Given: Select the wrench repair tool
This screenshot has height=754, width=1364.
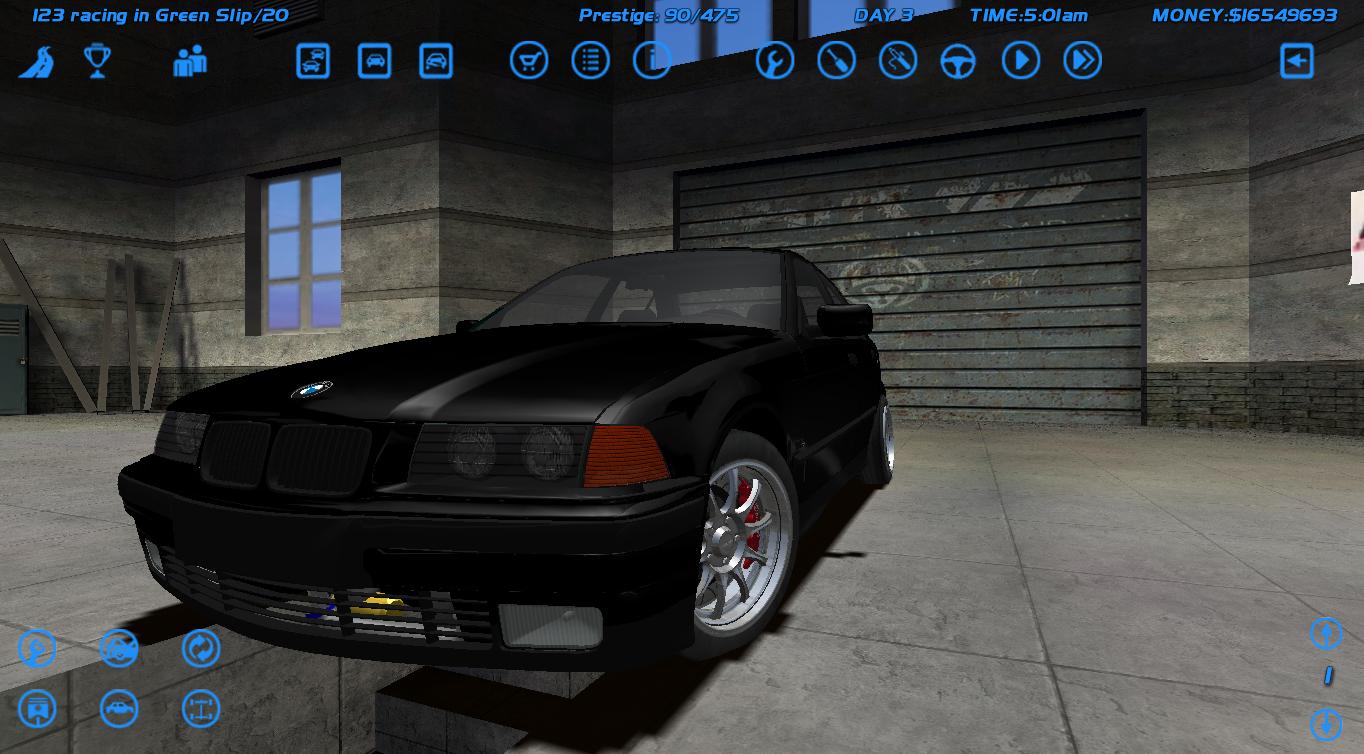Looking at the screenshot, I should click(773, 60).
